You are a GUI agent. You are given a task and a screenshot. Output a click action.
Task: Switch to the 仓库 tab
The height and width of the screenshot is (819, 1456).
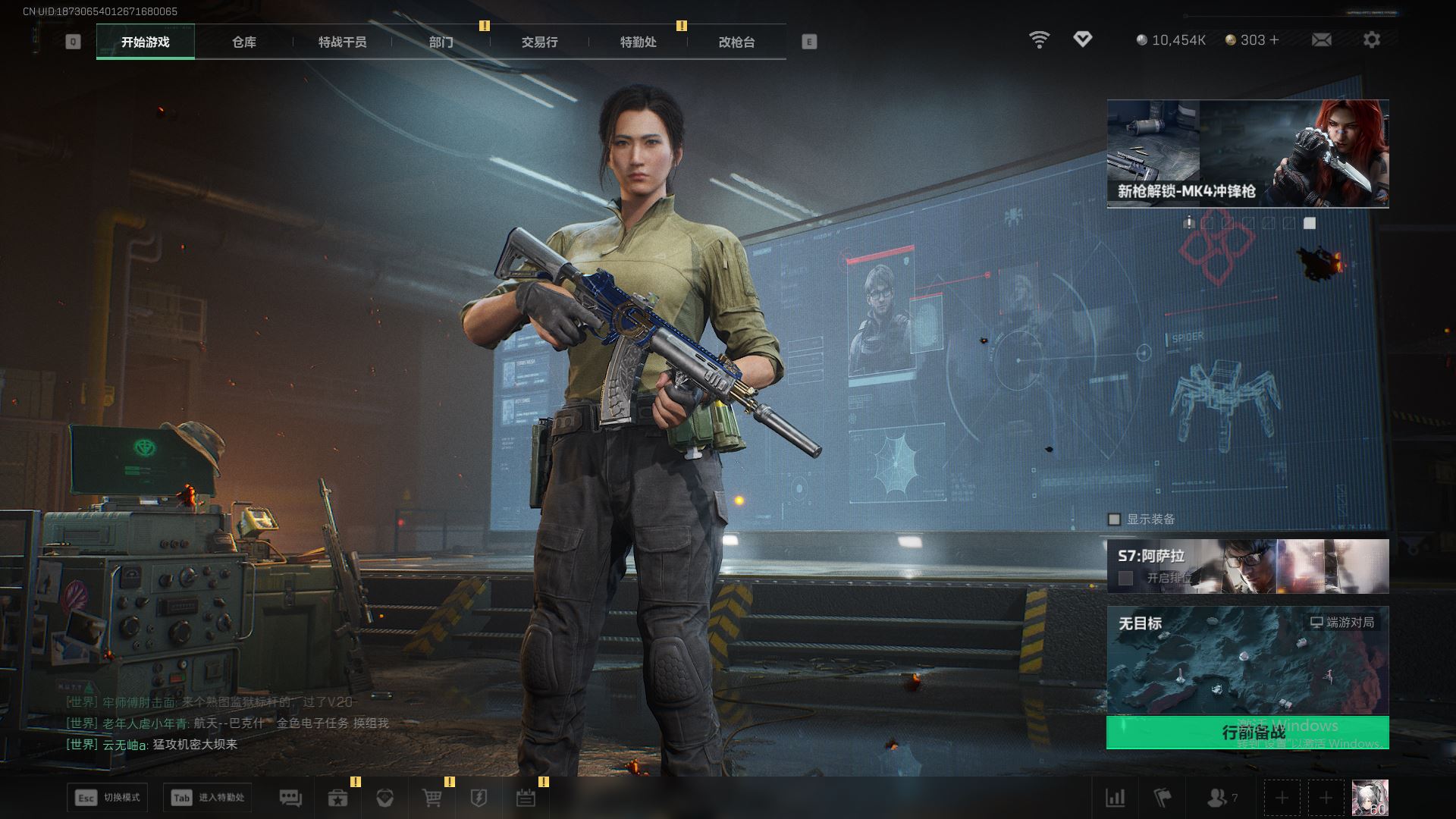243,42
